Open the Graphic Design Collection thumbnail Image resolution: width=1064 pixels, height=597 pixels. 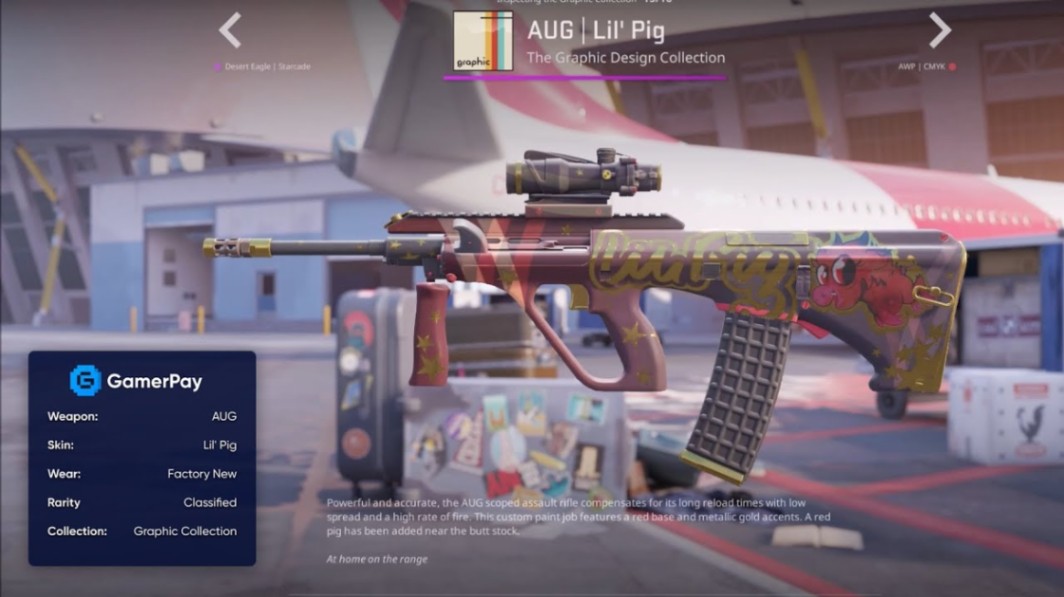point(483,41)
